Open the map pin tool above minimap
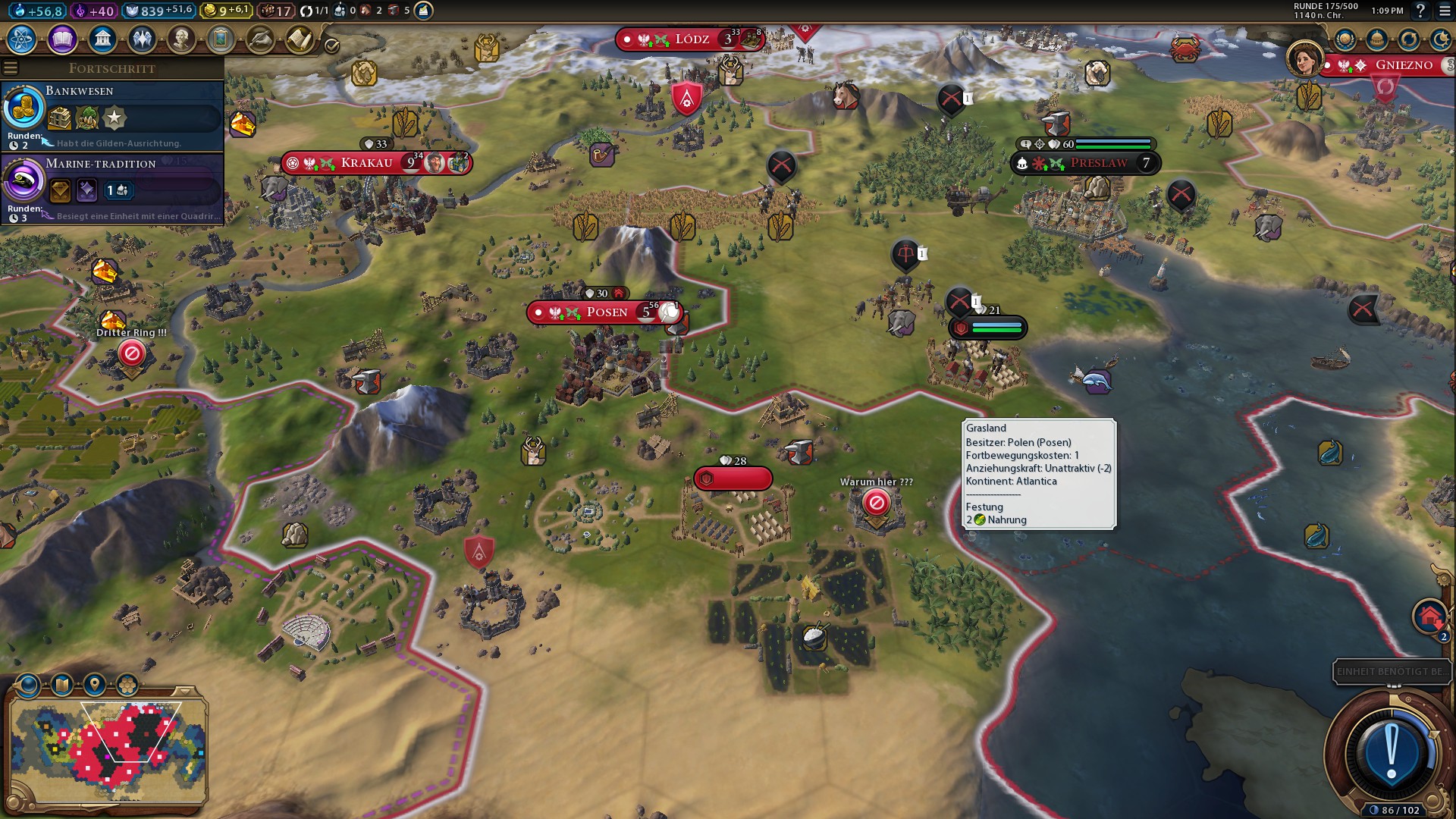Image resolution: width=1456 pixels, height=819 pixels. (94, 686)
